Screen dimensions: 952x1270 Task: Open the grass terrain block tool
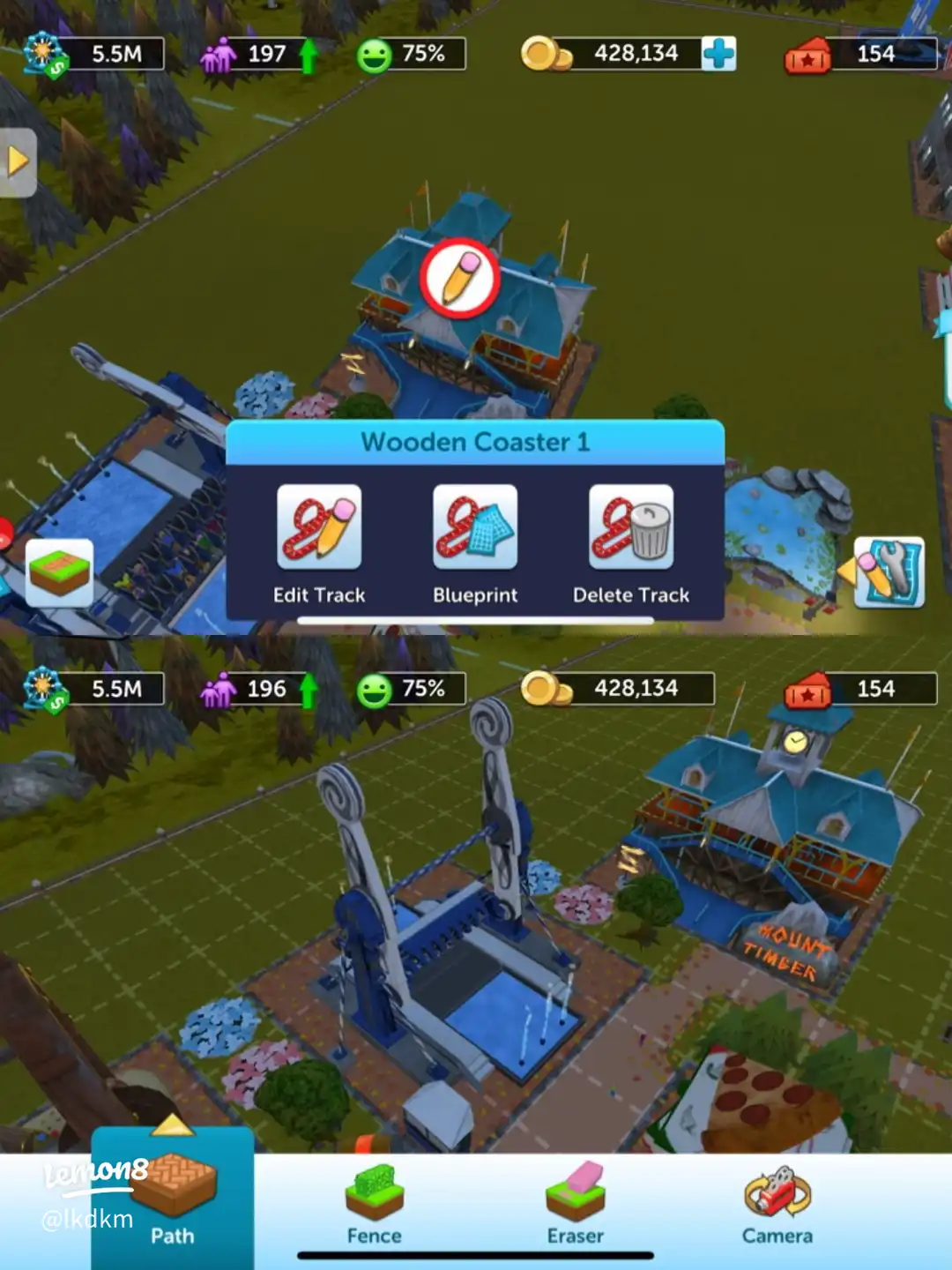click(60, 572)
